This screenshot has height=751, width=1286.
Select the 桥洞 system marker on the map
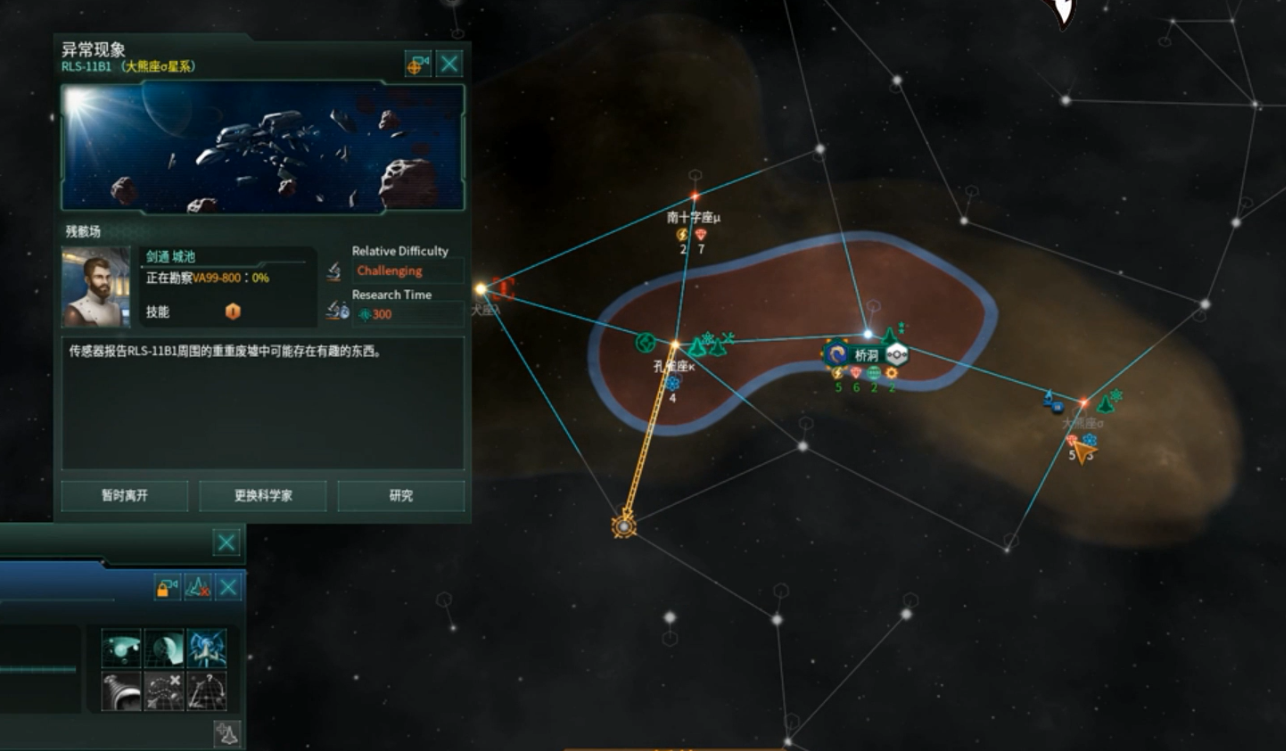pyautogui.click(x=866, y=353)
